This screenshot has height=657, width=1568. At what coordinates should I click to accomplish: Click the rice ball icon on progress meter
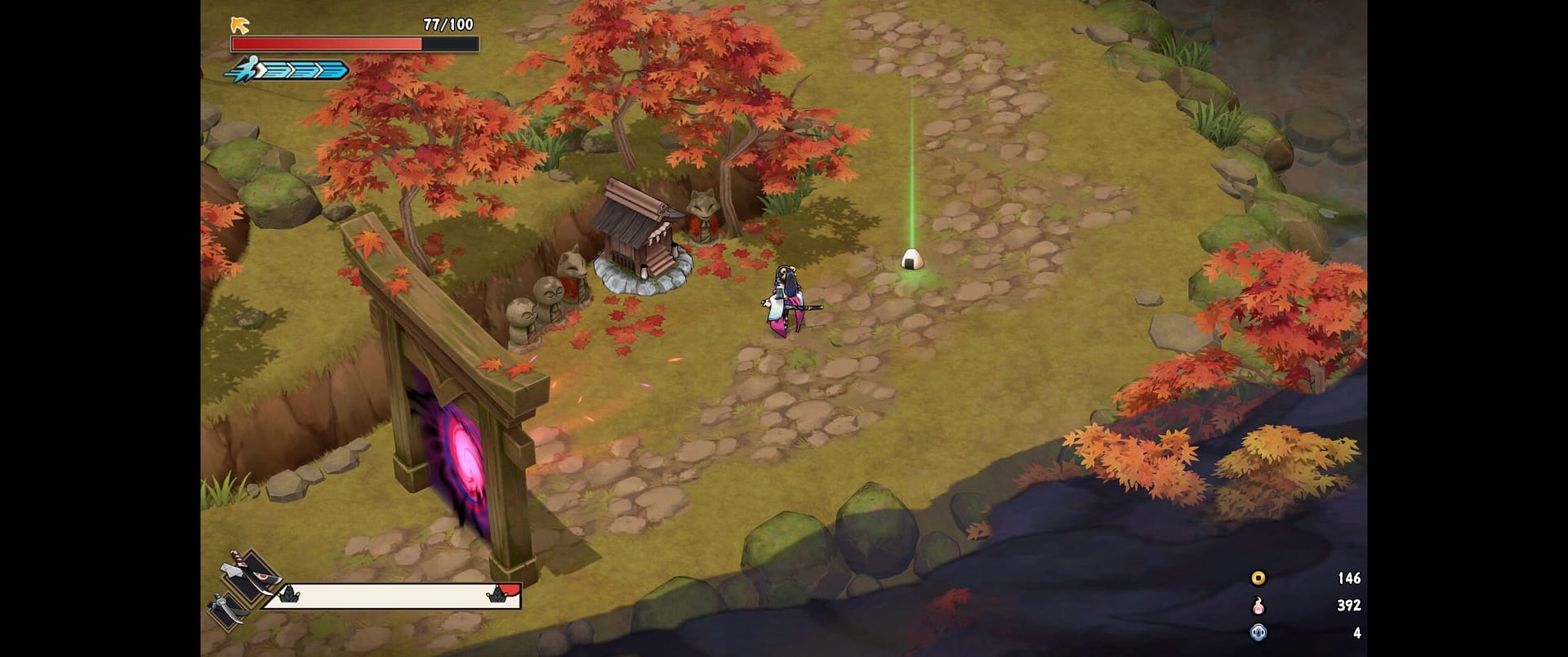[289, 595]
